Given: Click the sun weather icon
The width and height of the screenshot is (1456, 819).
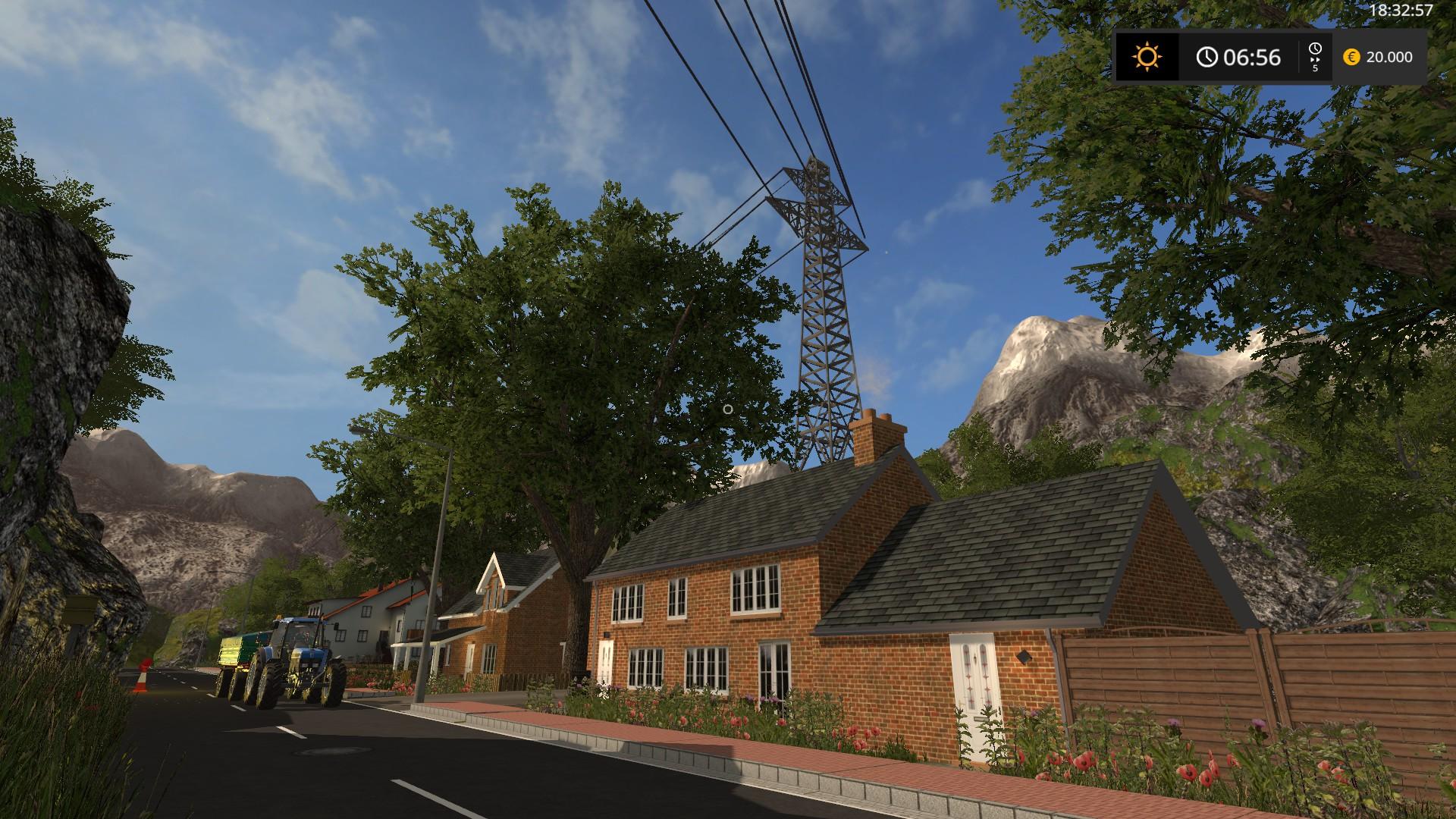Looking at the screenshot, I should (1147, 57).
